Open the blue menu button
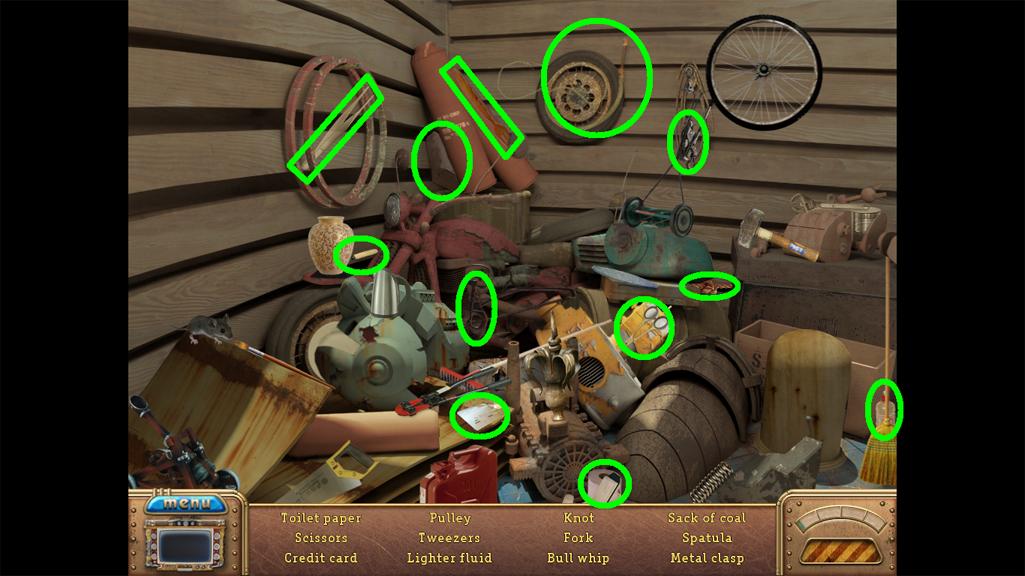This screenshot has height=576, width=1025. click(x=186, y=503)
